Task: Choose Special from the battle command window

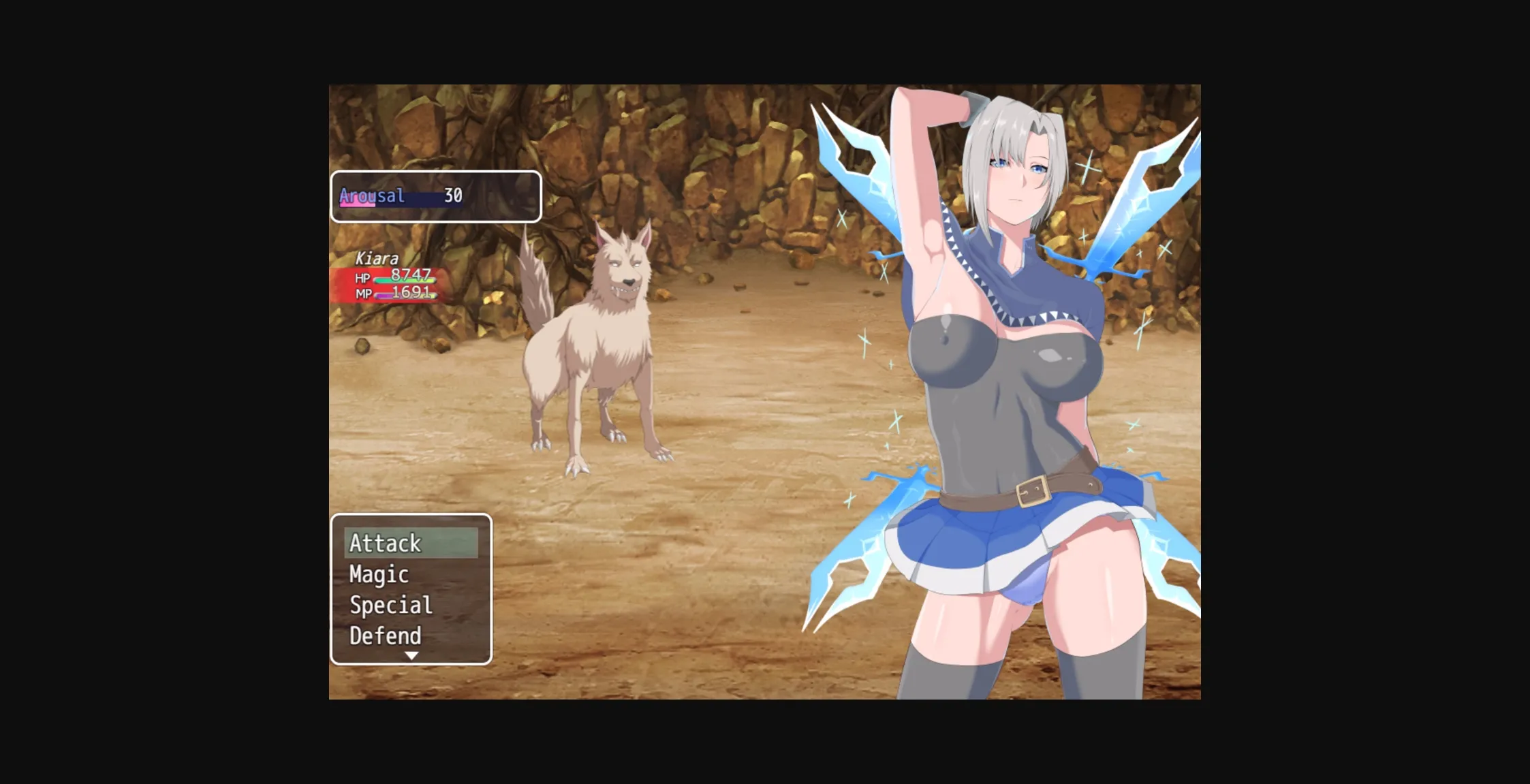Action: pyautogui.click(x=390, y=605)
